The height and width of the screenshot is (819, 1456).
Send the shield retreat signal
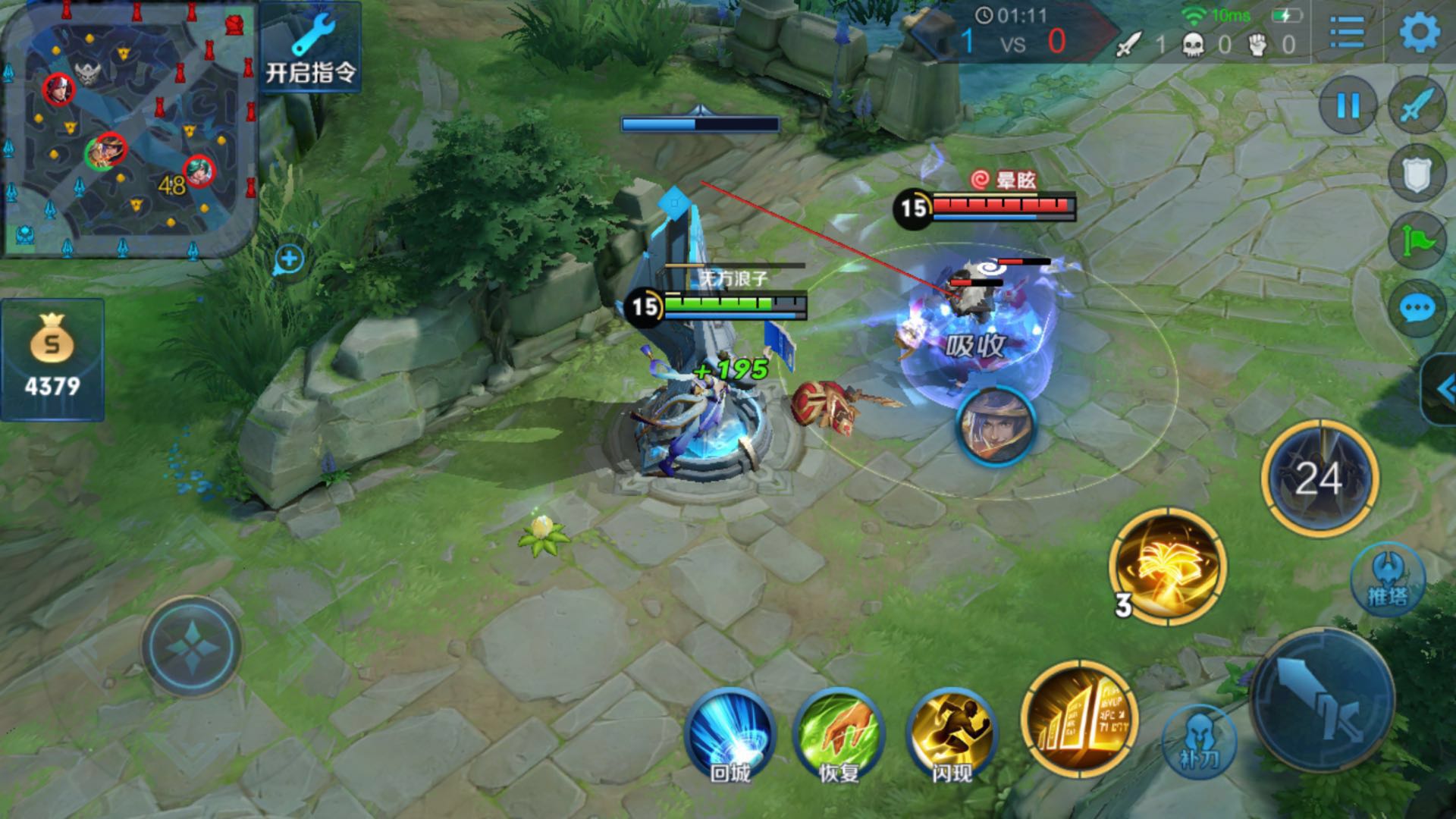click(x=1417, y=174)
